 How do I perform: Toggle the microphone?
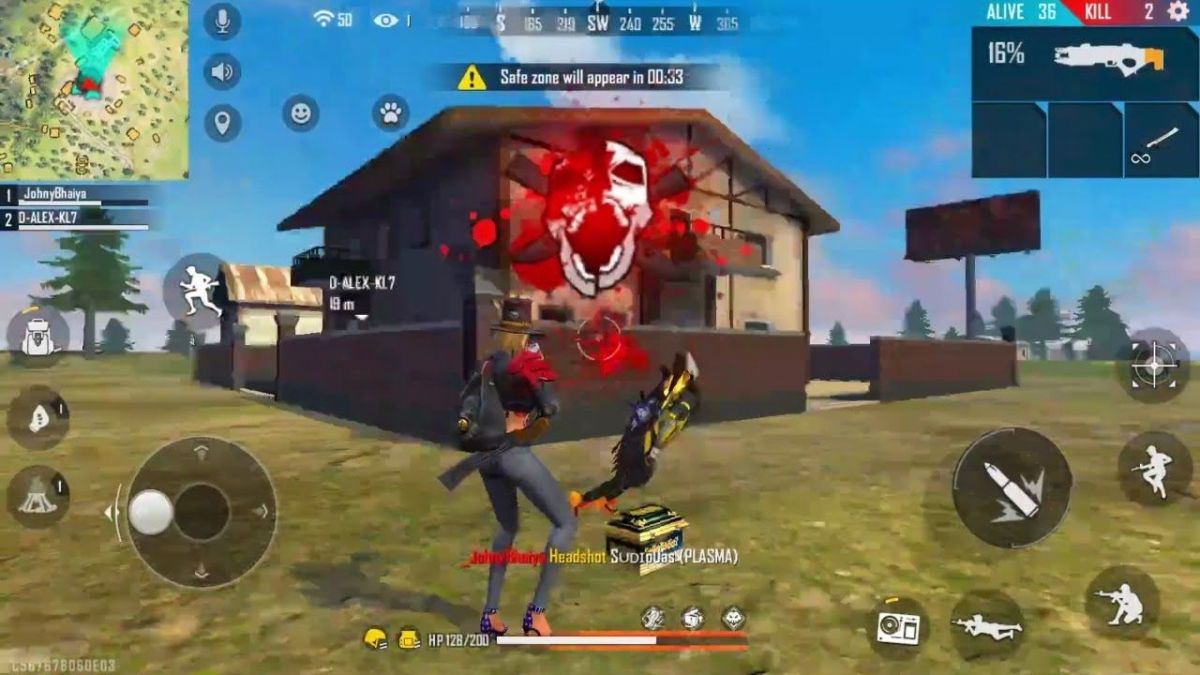(x=222, y=21)
